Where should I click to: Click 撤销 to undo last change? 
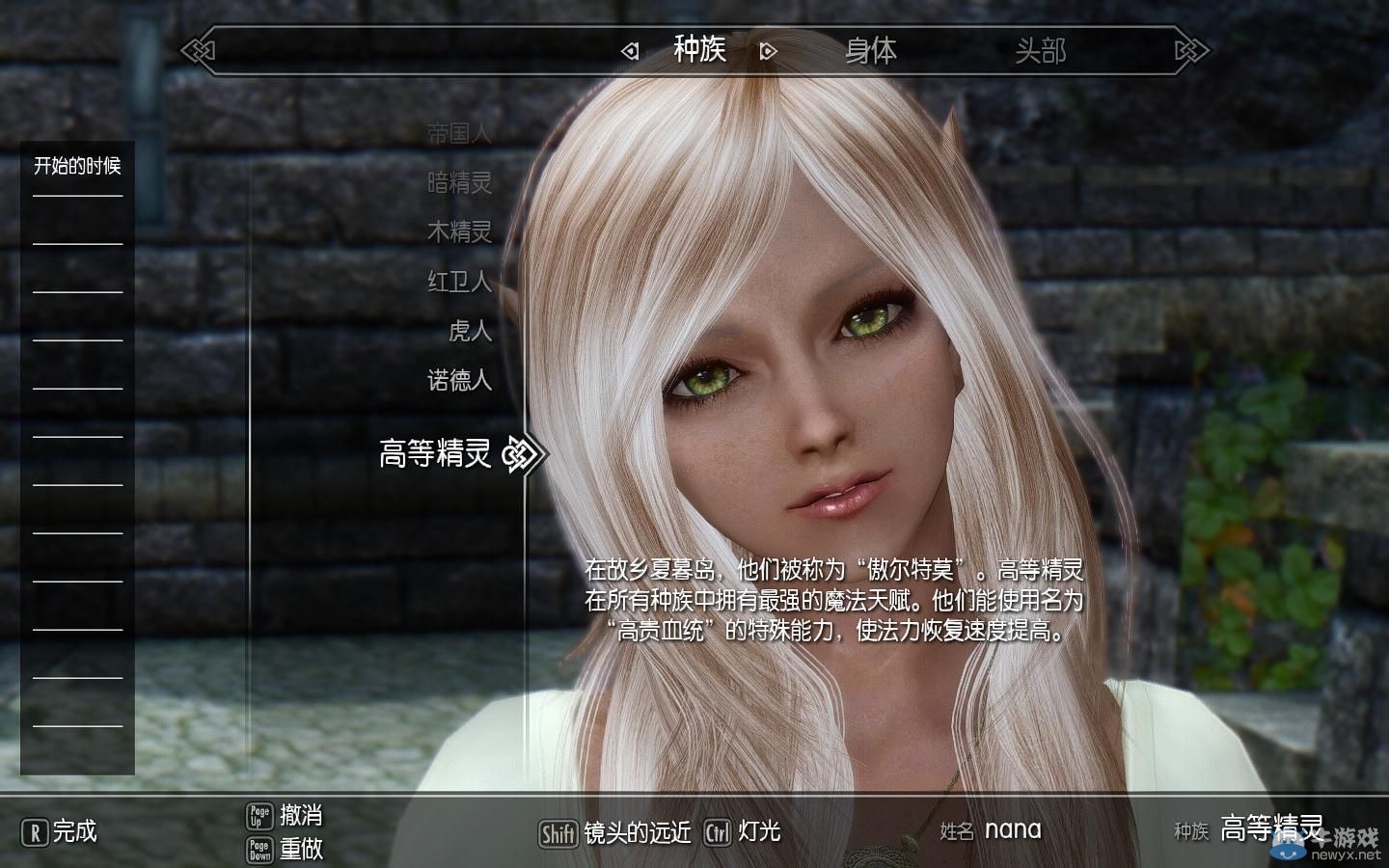tap(301, 816)
